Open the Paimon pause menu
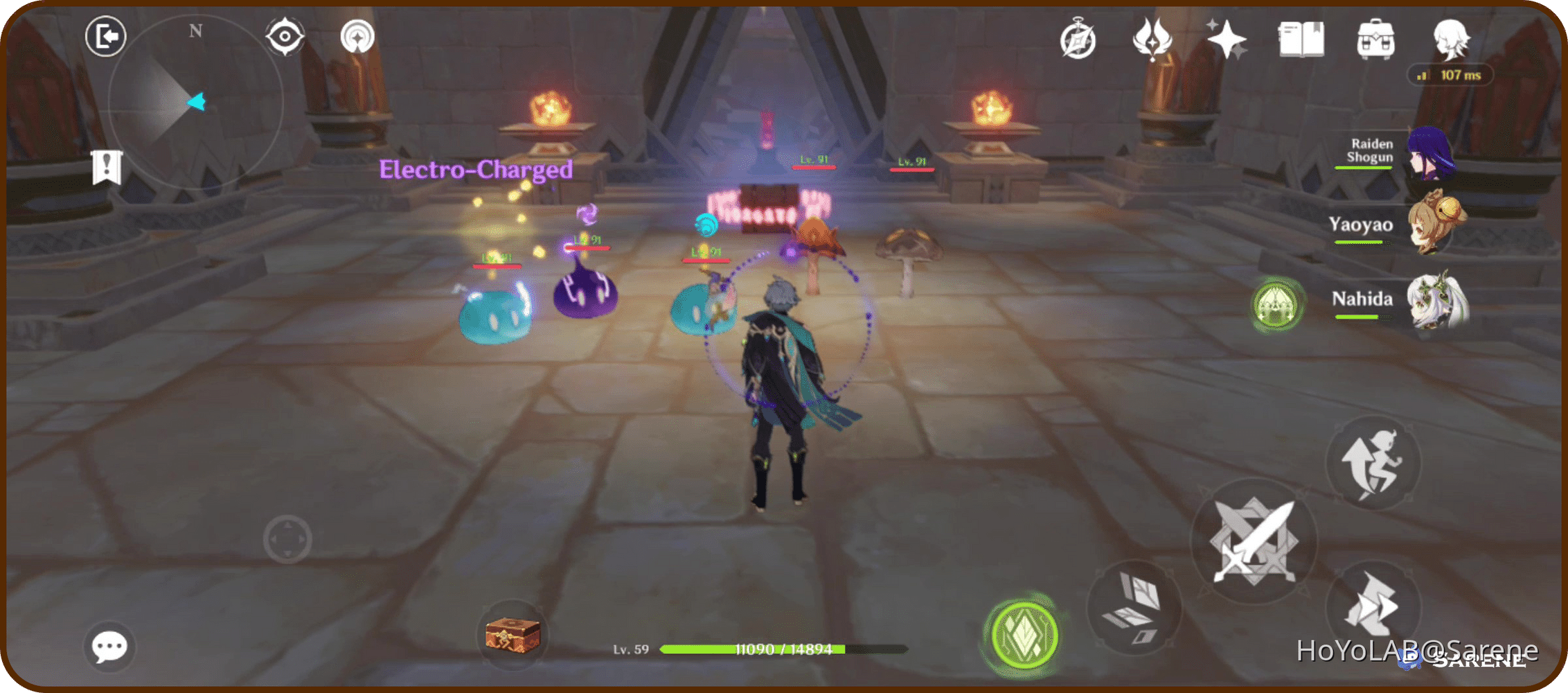The width and height of the screenshot is (1568, 693). click(105, 36)
